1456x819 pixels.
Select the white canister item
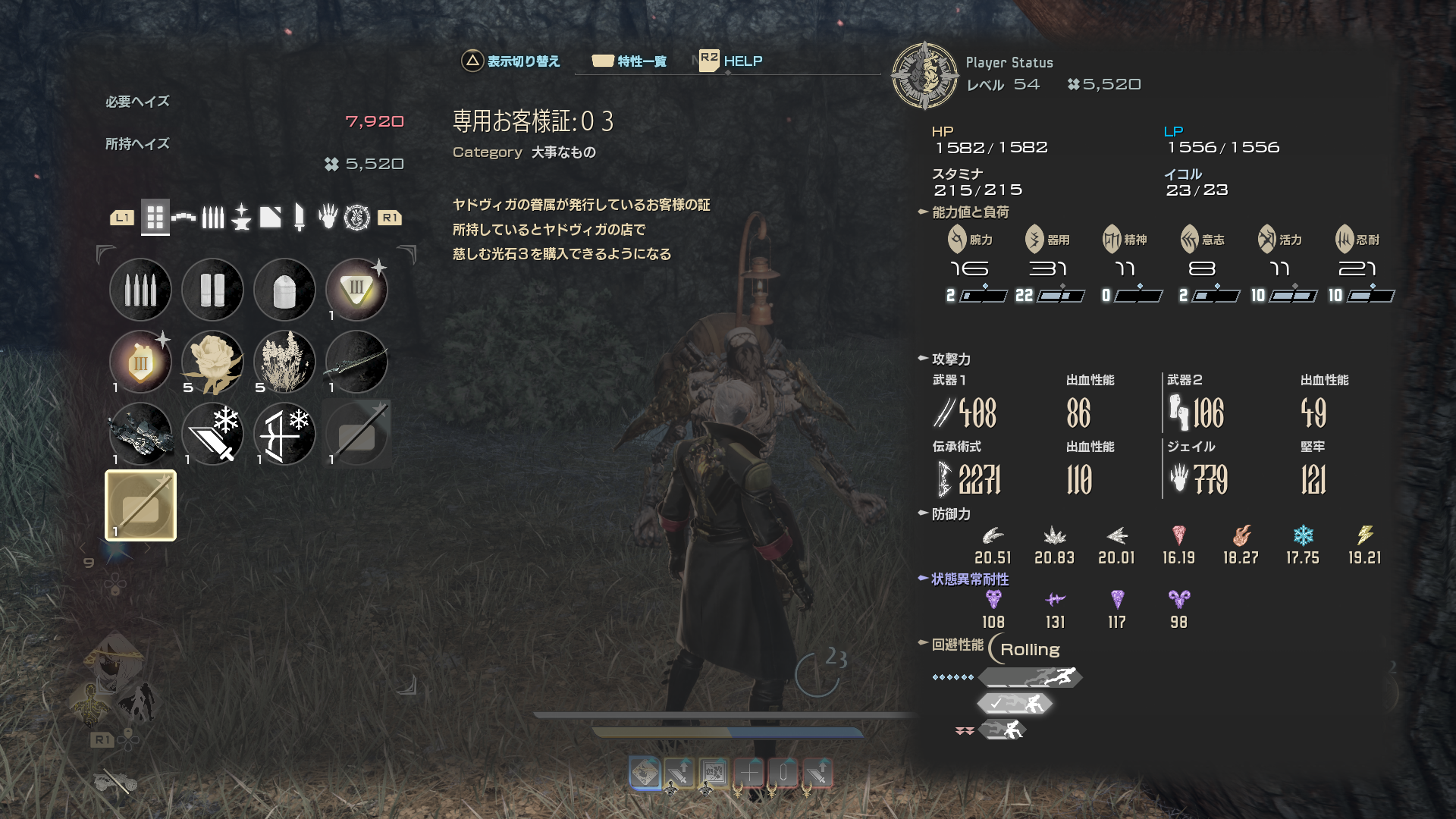(284, 290)
